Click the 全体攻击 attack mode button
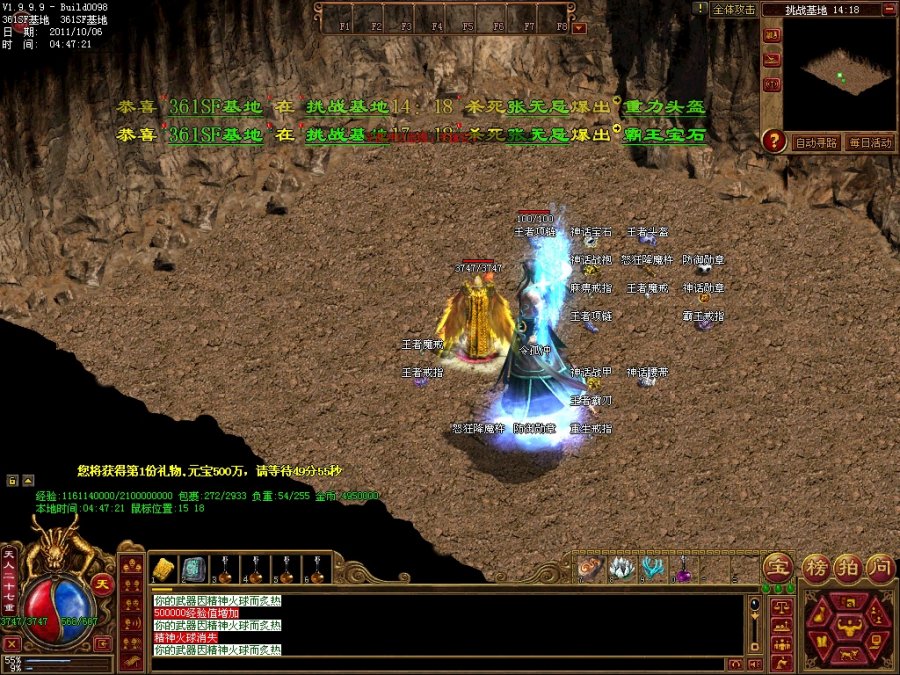 coord(733,9)
